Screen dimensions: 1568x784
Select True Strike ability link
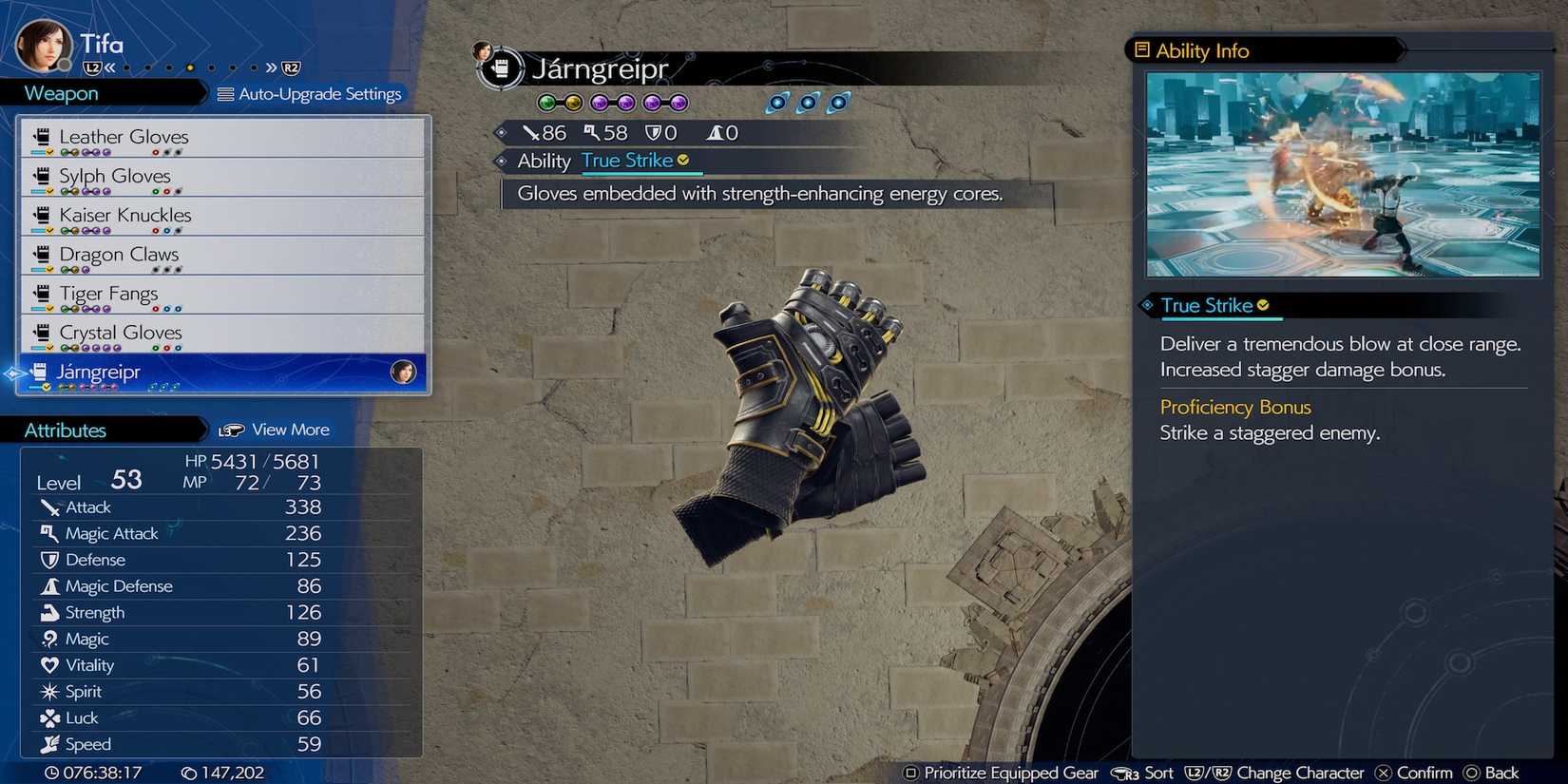point(630,161)
